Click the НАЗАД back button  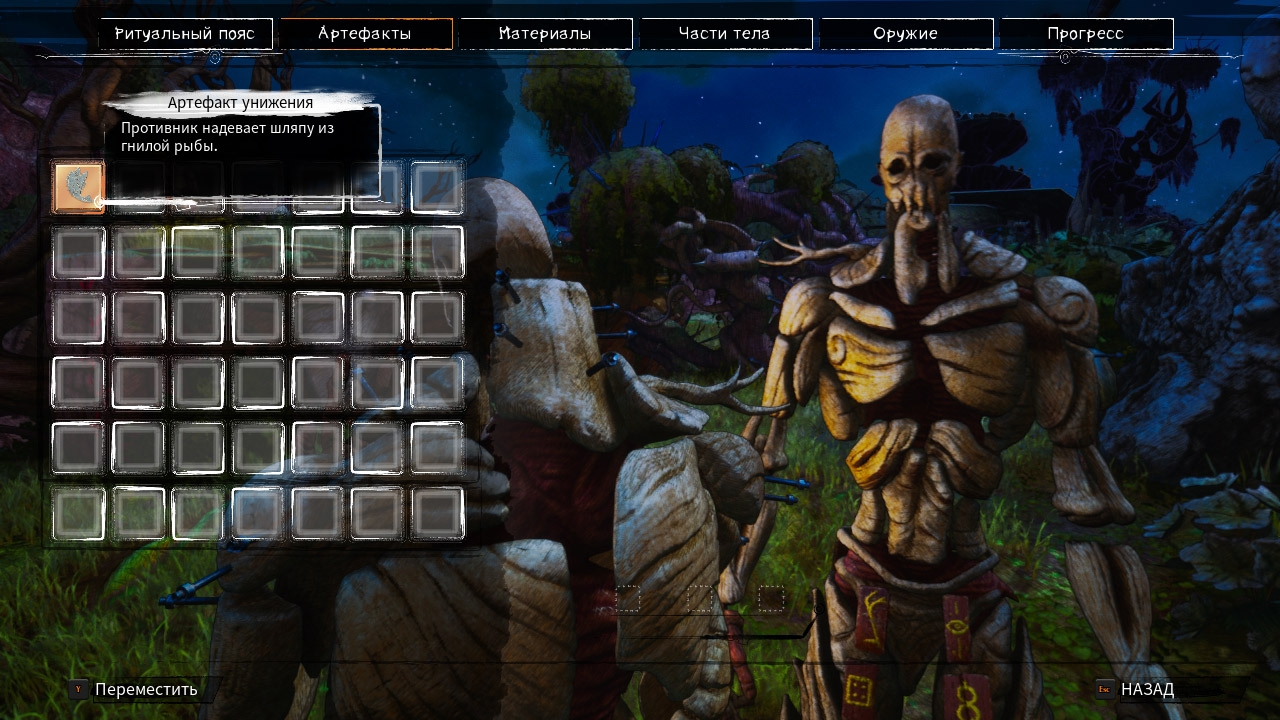(x=1146, y=689)
